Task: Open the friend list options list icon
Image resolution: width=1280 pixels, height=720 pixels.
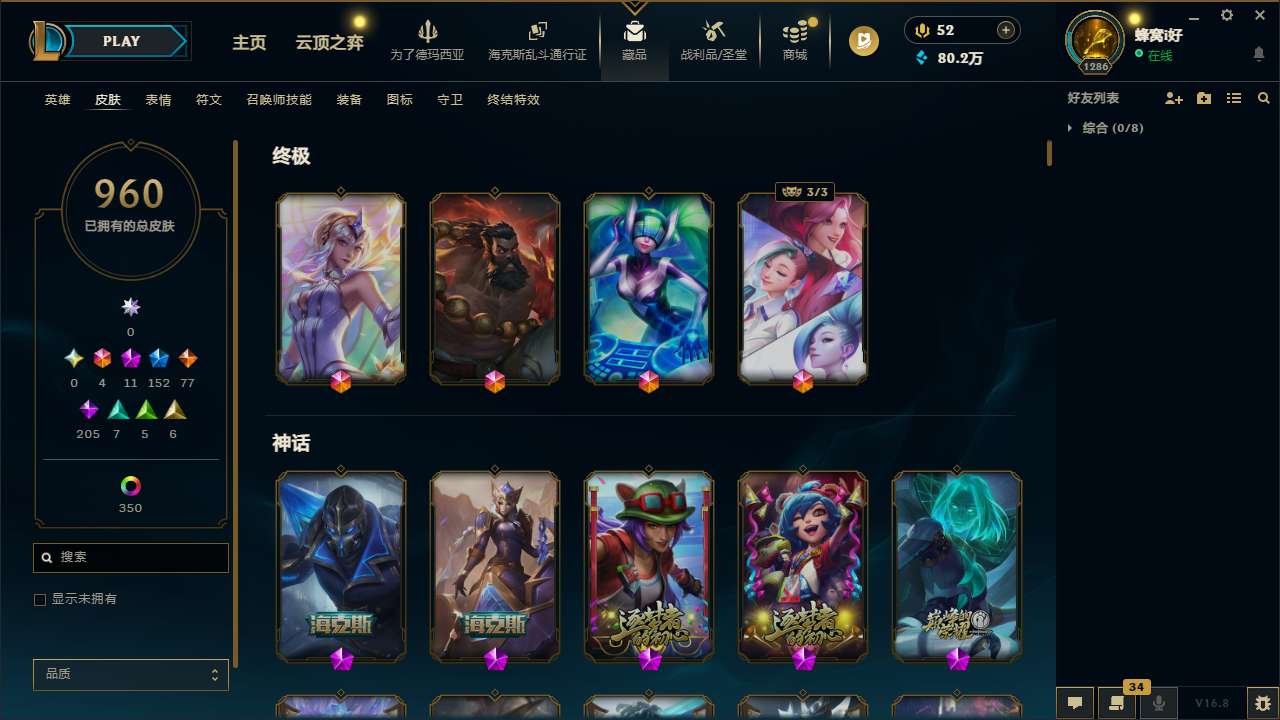Action: click(1234, 98)
